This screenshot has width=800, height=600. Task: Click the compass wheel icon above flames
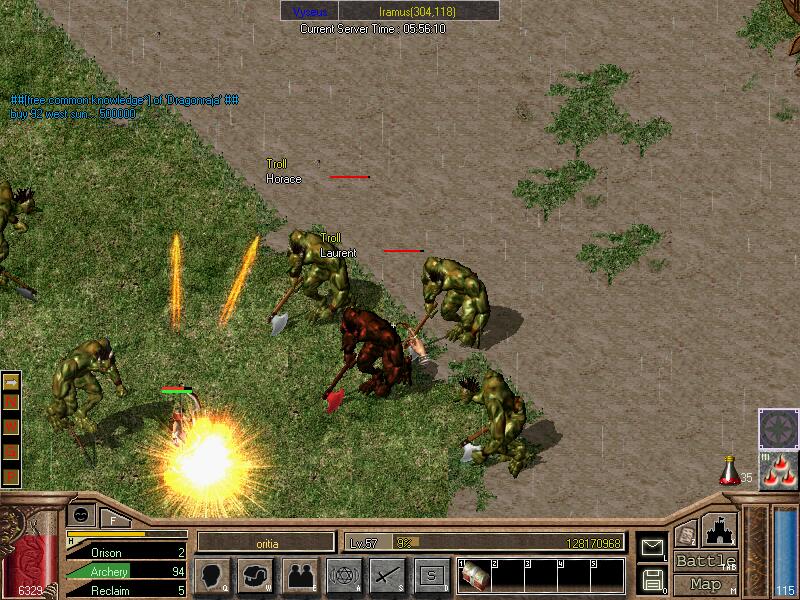[x=778, y=428]
